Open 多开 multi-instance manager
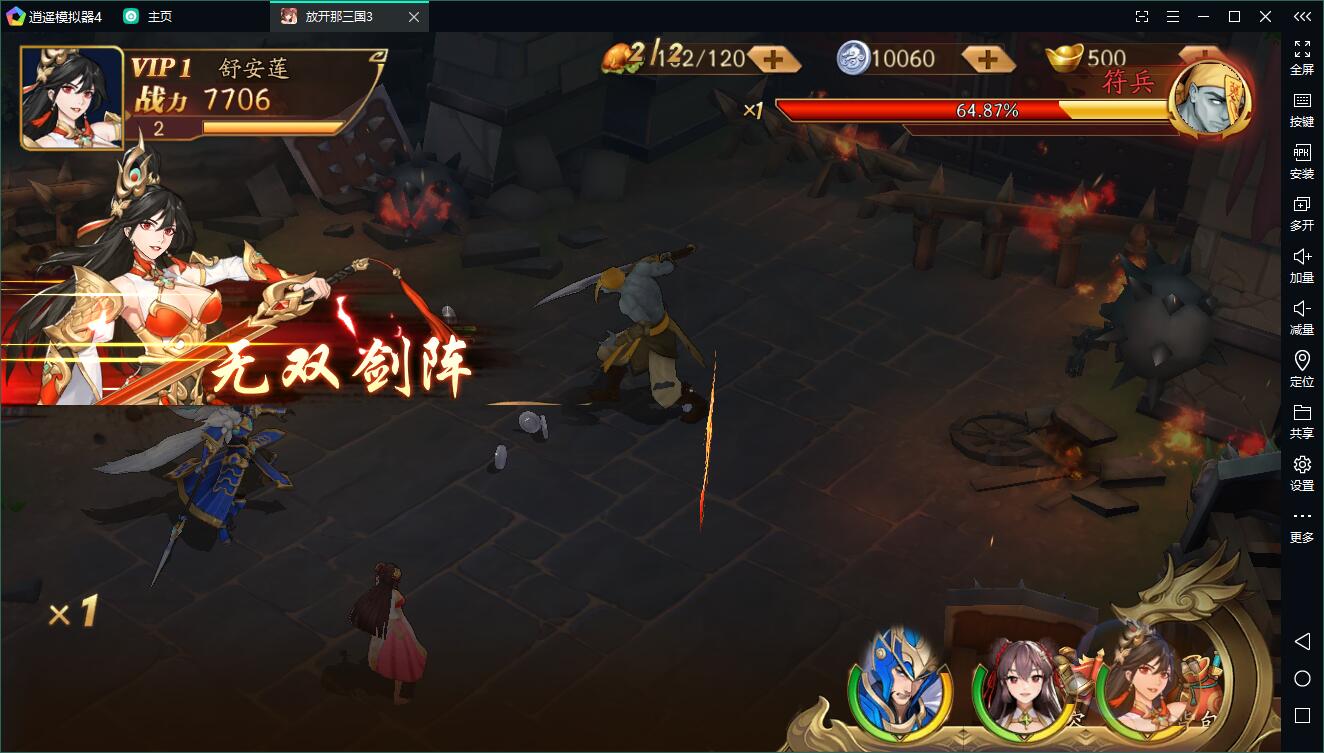 (1302, 214)
